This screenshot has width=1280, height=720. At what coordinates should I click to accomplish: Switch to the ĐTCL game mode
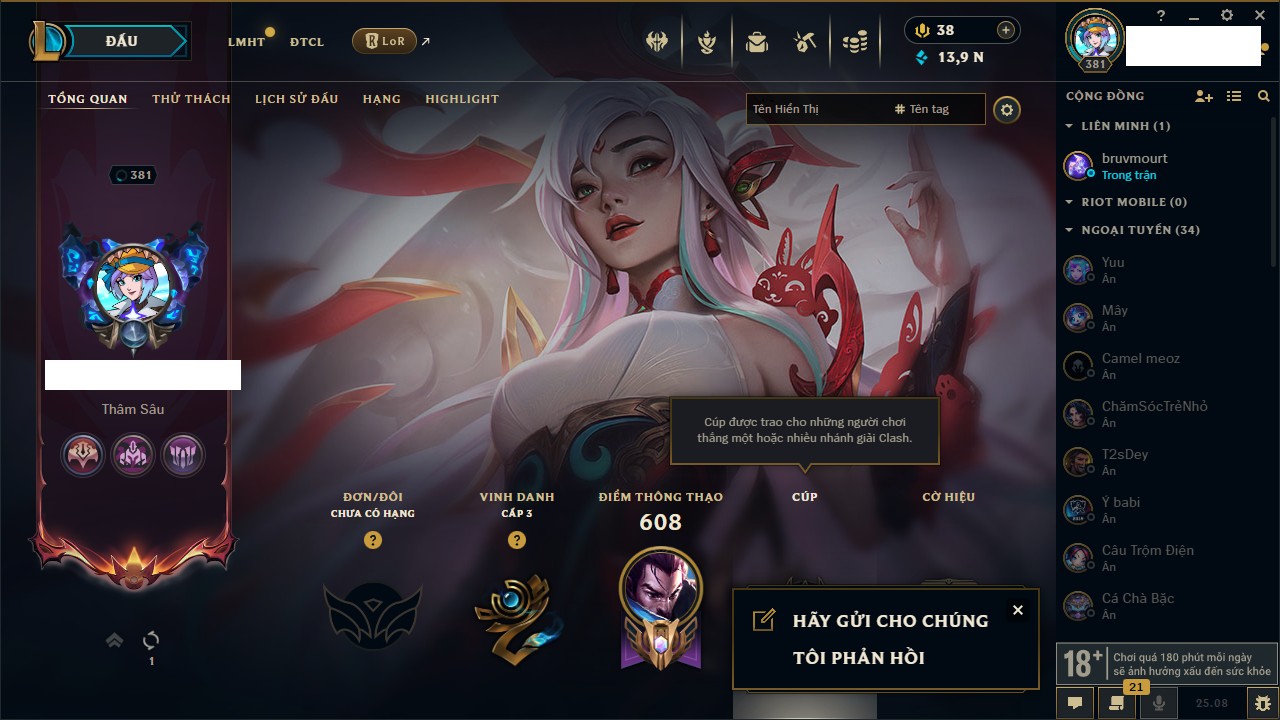click(307, 42)
